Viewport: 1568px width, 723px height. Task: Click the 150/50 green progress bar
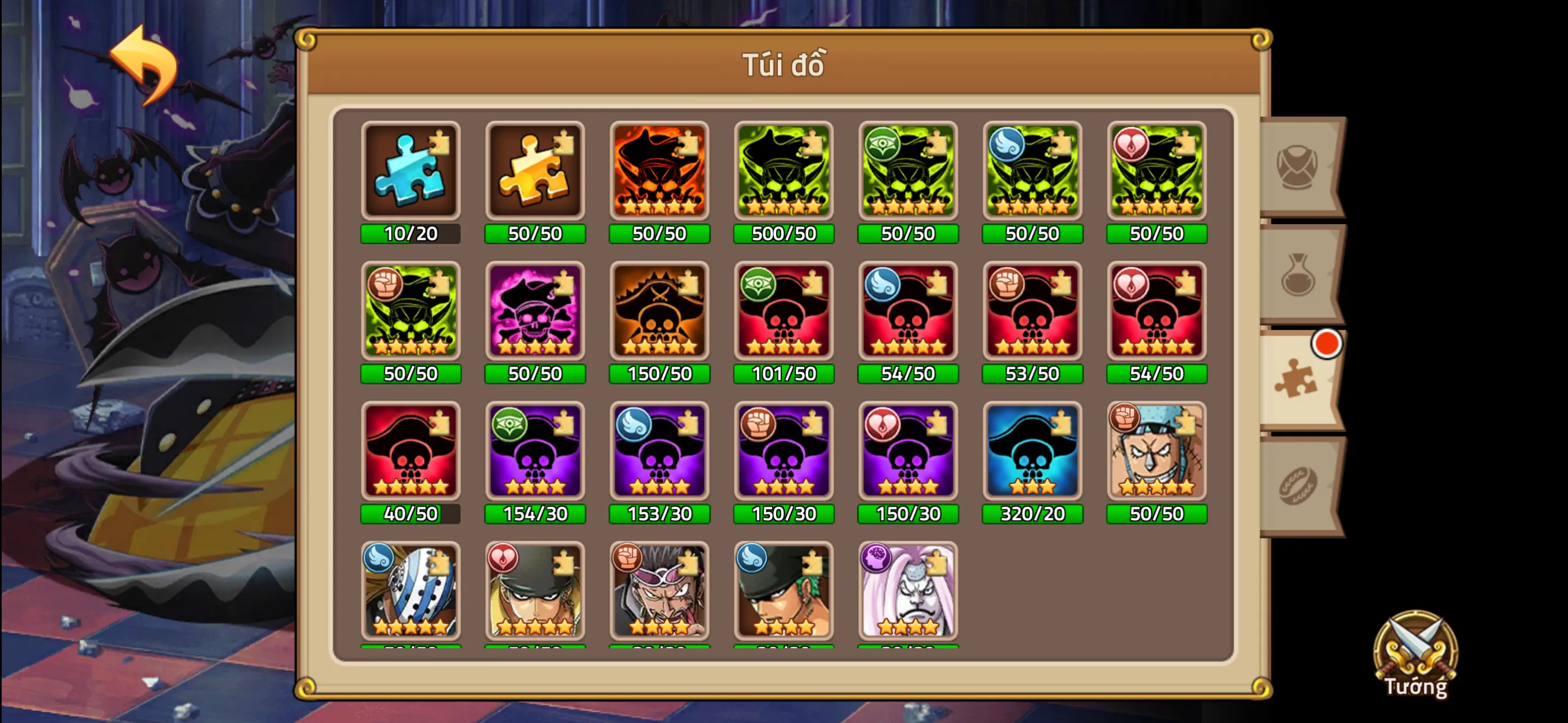(x=660, y=374)
